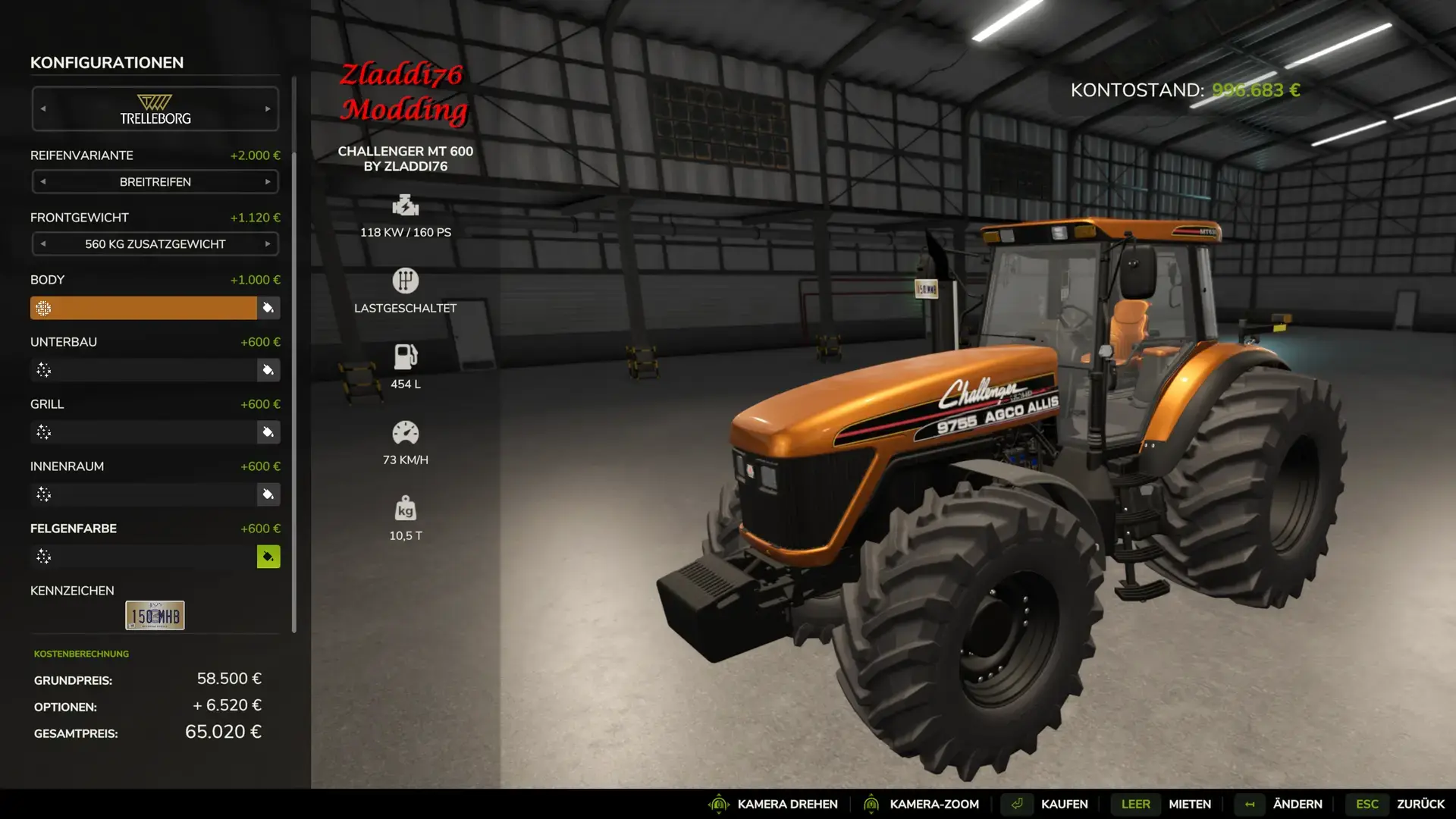The image size is (1456, 819).
Task: Go back with Zurück
Action: coord(1420,804)
